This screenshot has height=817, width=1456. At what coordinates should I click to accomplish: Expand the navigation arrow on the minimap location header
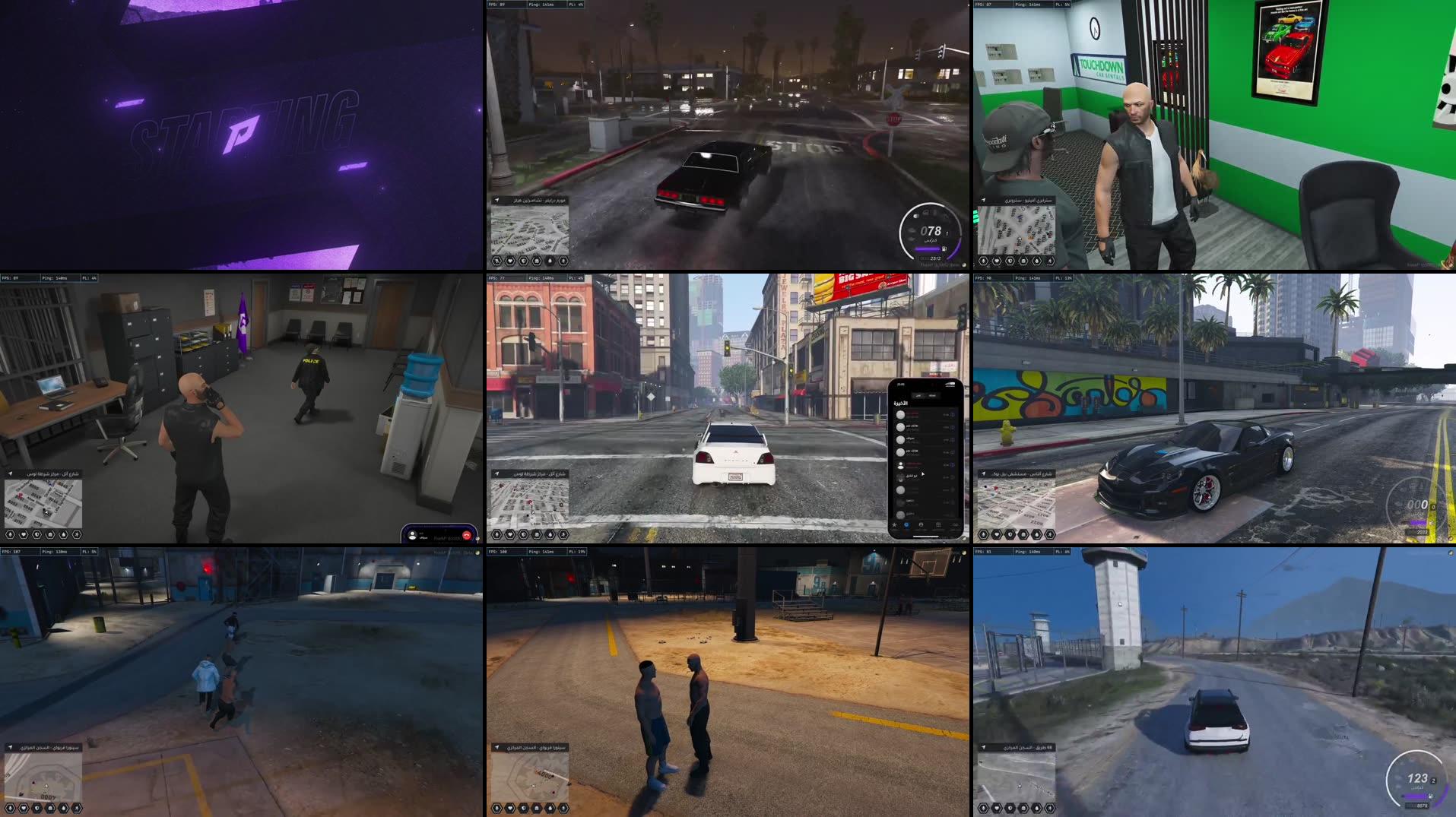tap(497, 474)
